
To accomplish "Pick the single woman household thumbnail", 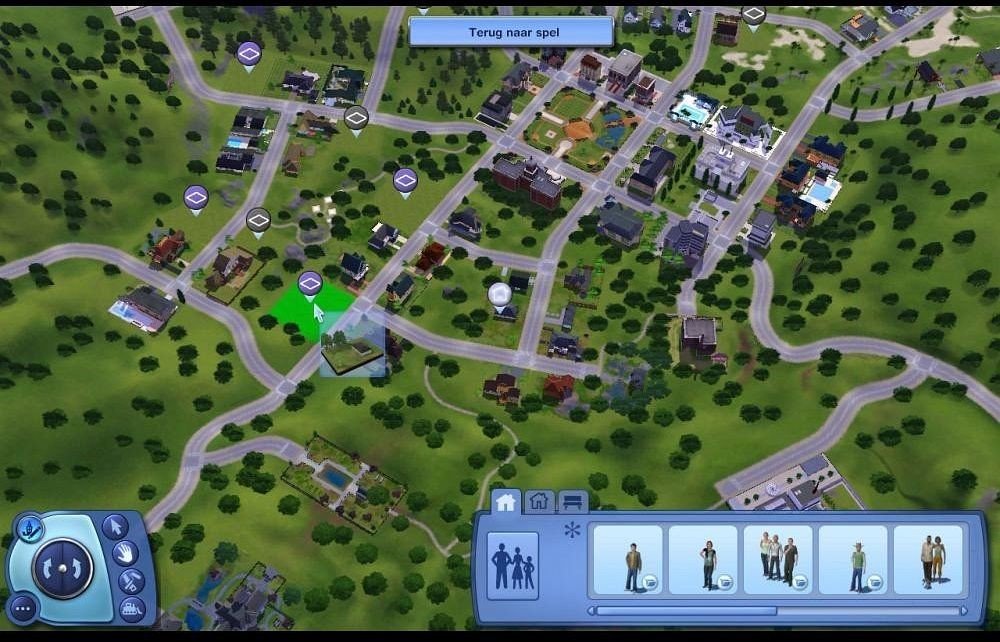I will [x=703, y=560].
